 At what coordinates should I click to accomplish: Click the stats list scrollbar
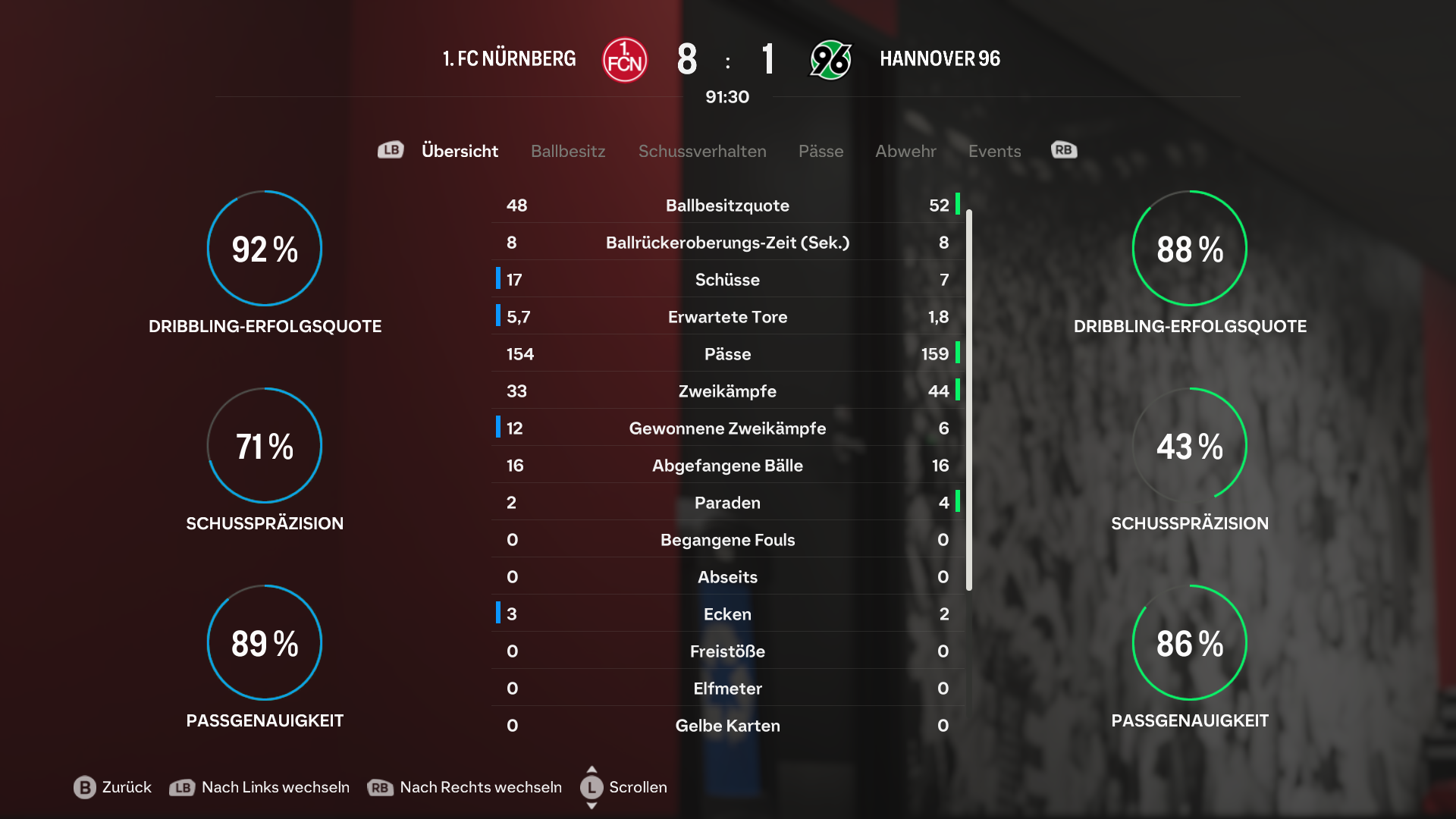tap(968, 400)
